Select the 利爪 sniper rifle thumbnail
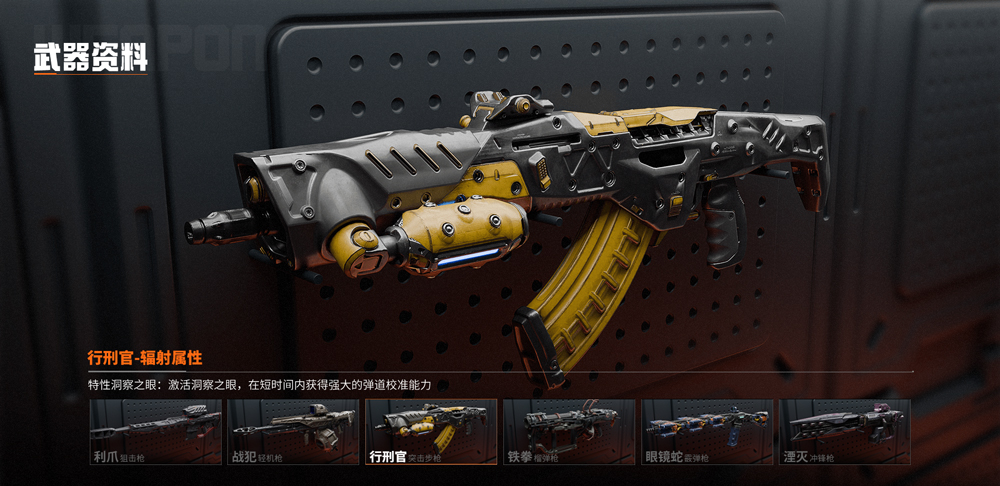This screenshot has height=486, width=1000. click(x=155, y=432)
